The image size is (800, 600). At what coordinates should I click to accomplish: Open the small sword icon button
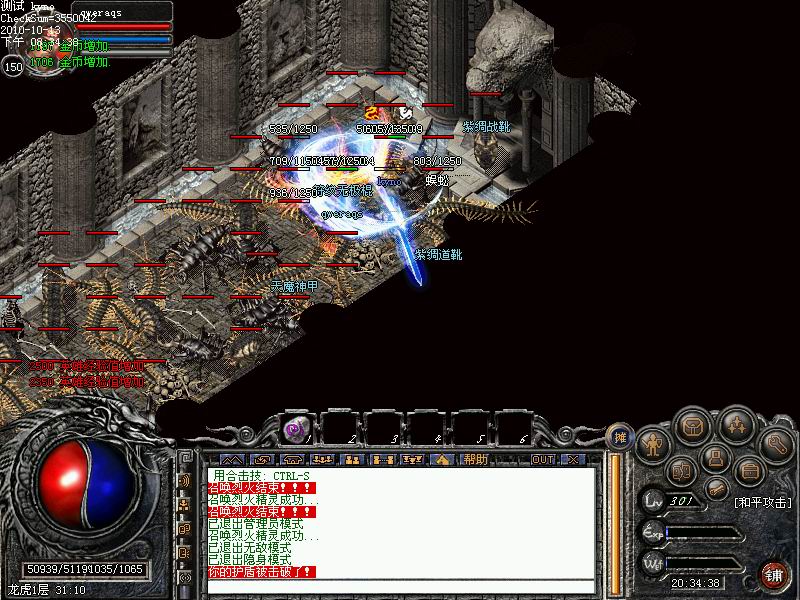tap(716, 487)
